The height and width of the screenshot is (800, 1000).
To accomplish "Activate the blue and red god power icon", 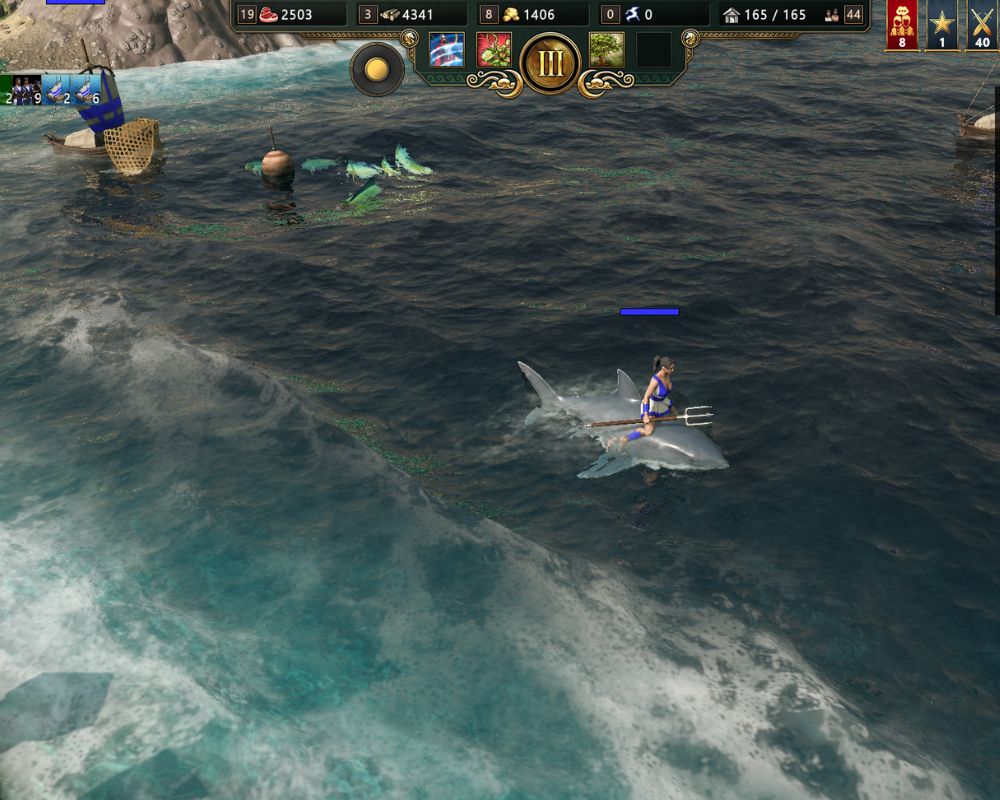I will click(446, 50).
